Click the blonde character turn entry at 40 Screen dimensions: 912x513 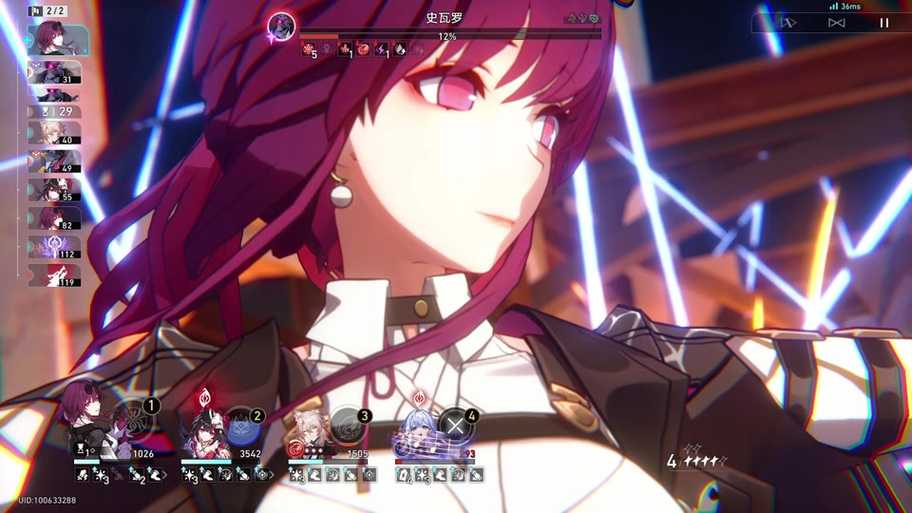click(x=55, y=134)
